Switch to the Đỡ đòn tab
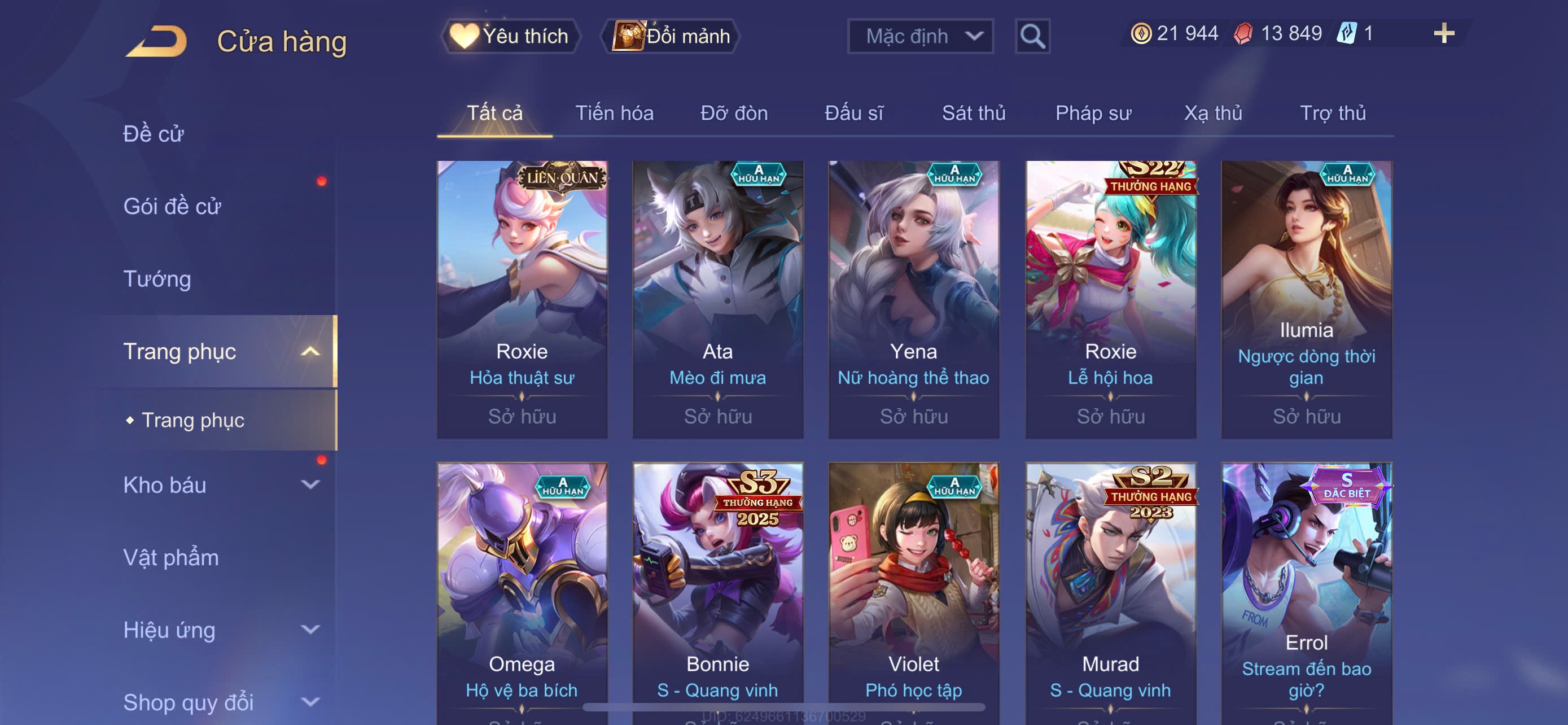 point(733,113)
